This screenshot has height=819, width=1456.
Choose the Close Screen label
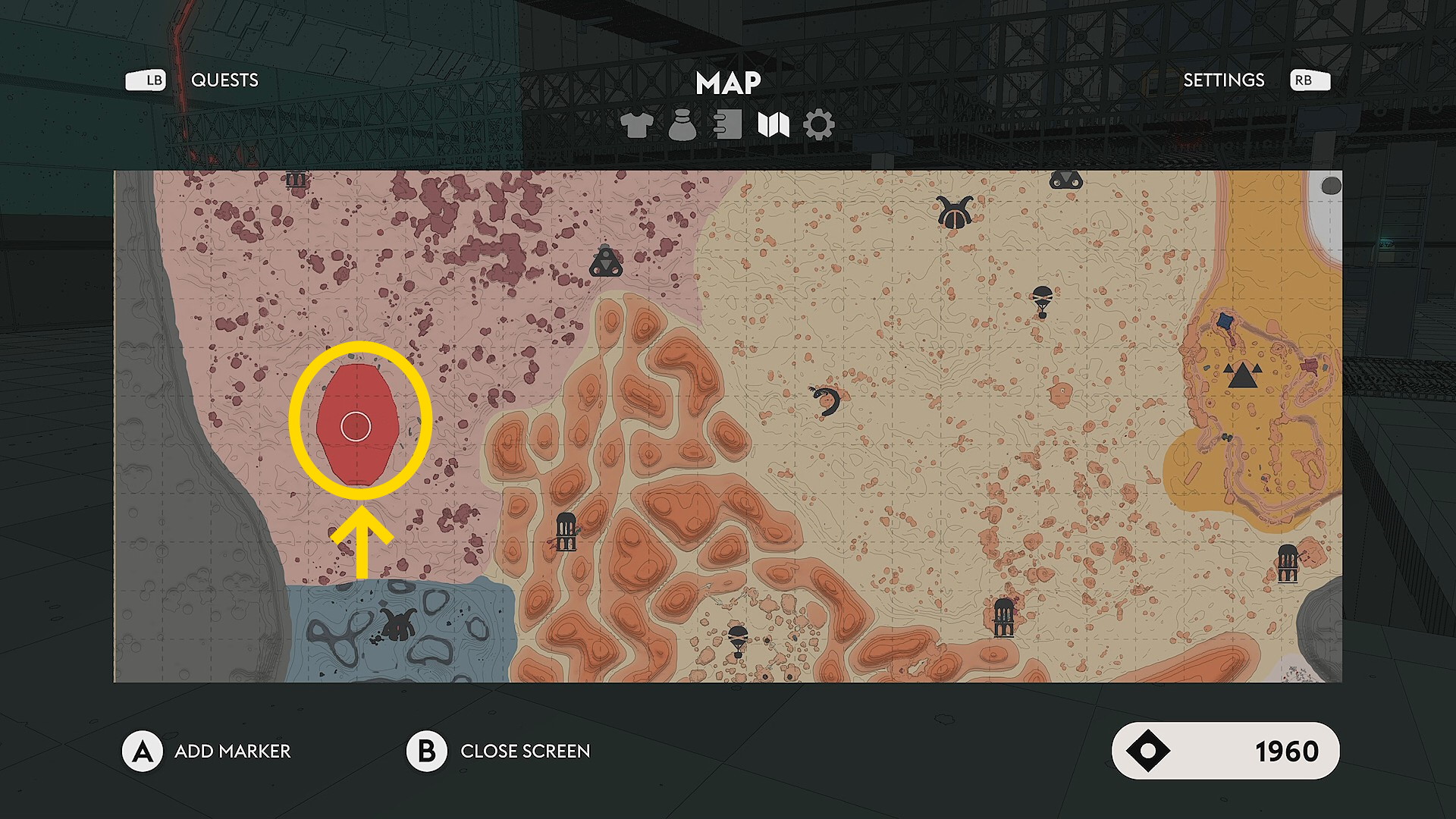pyautogui.click(x=525, y=752)
